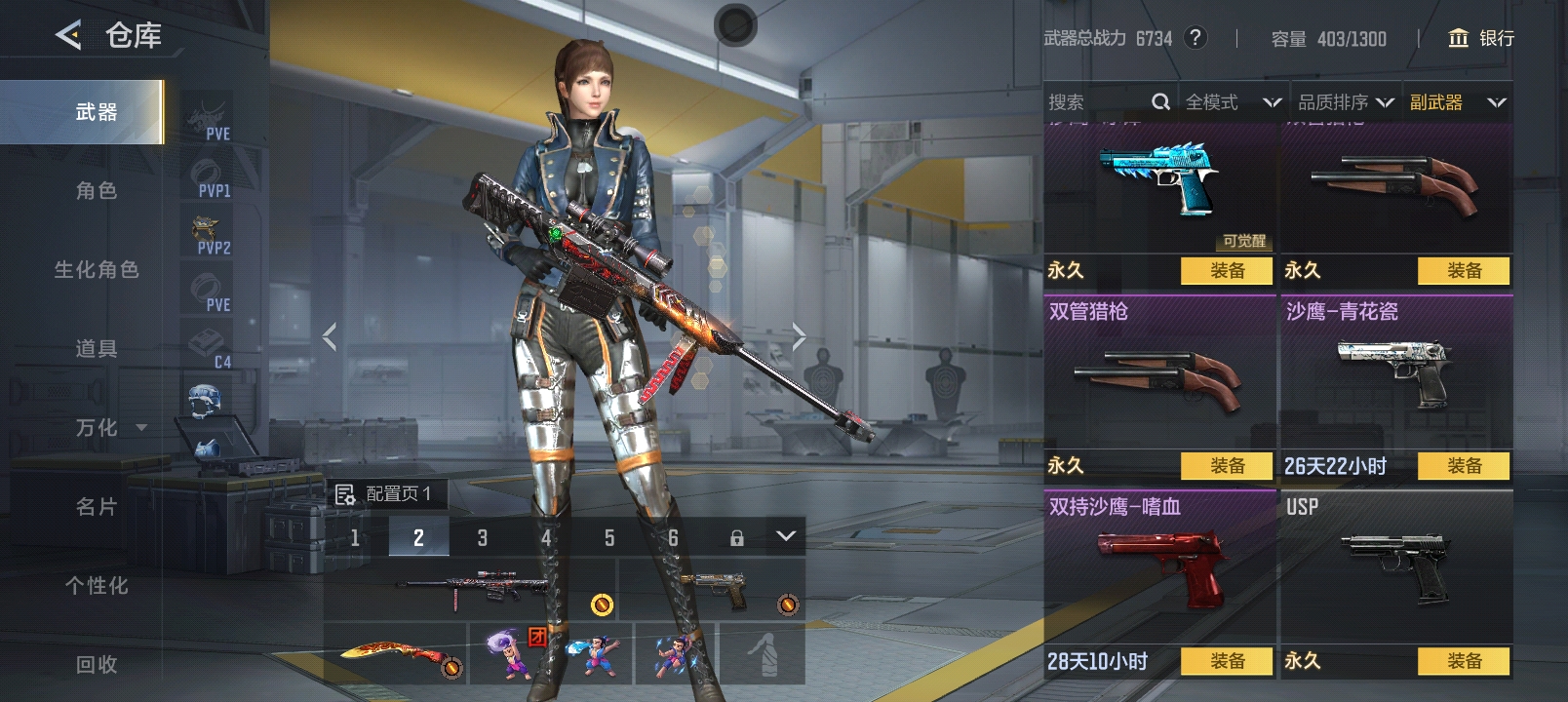Open the 全模式 mode filter dropdown
The width and height of the screenshot is (1568, 702).
[1232, 102]
